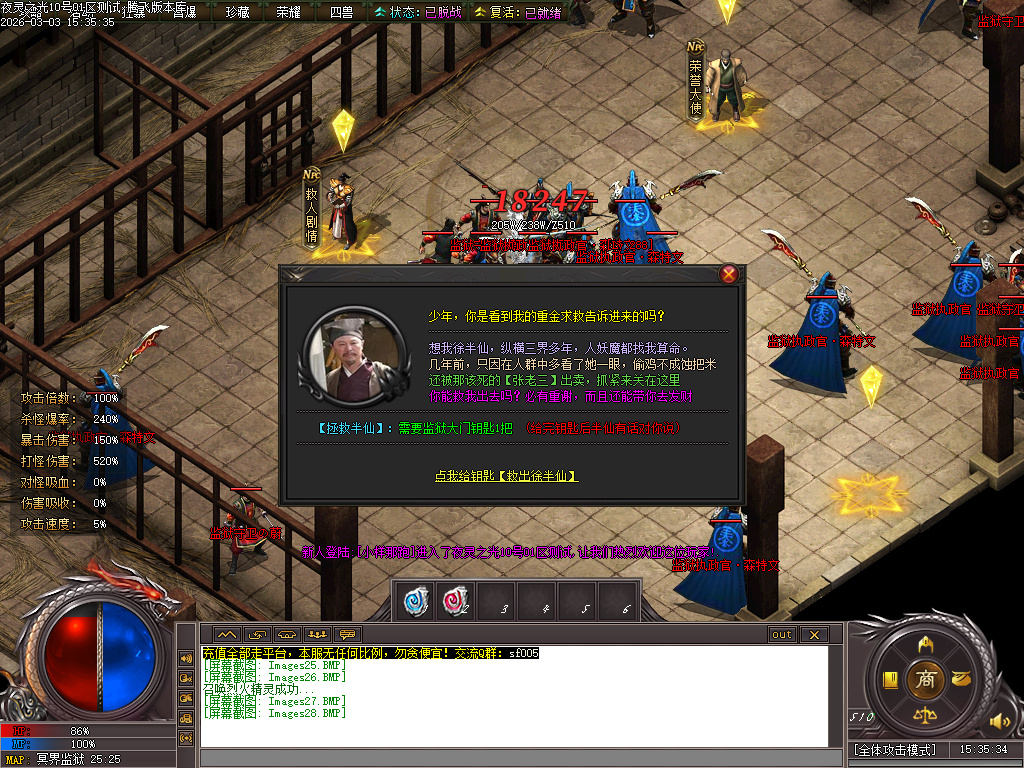
Task: Open the character equipment helmet icon
Action: click(x=925, y=644)
